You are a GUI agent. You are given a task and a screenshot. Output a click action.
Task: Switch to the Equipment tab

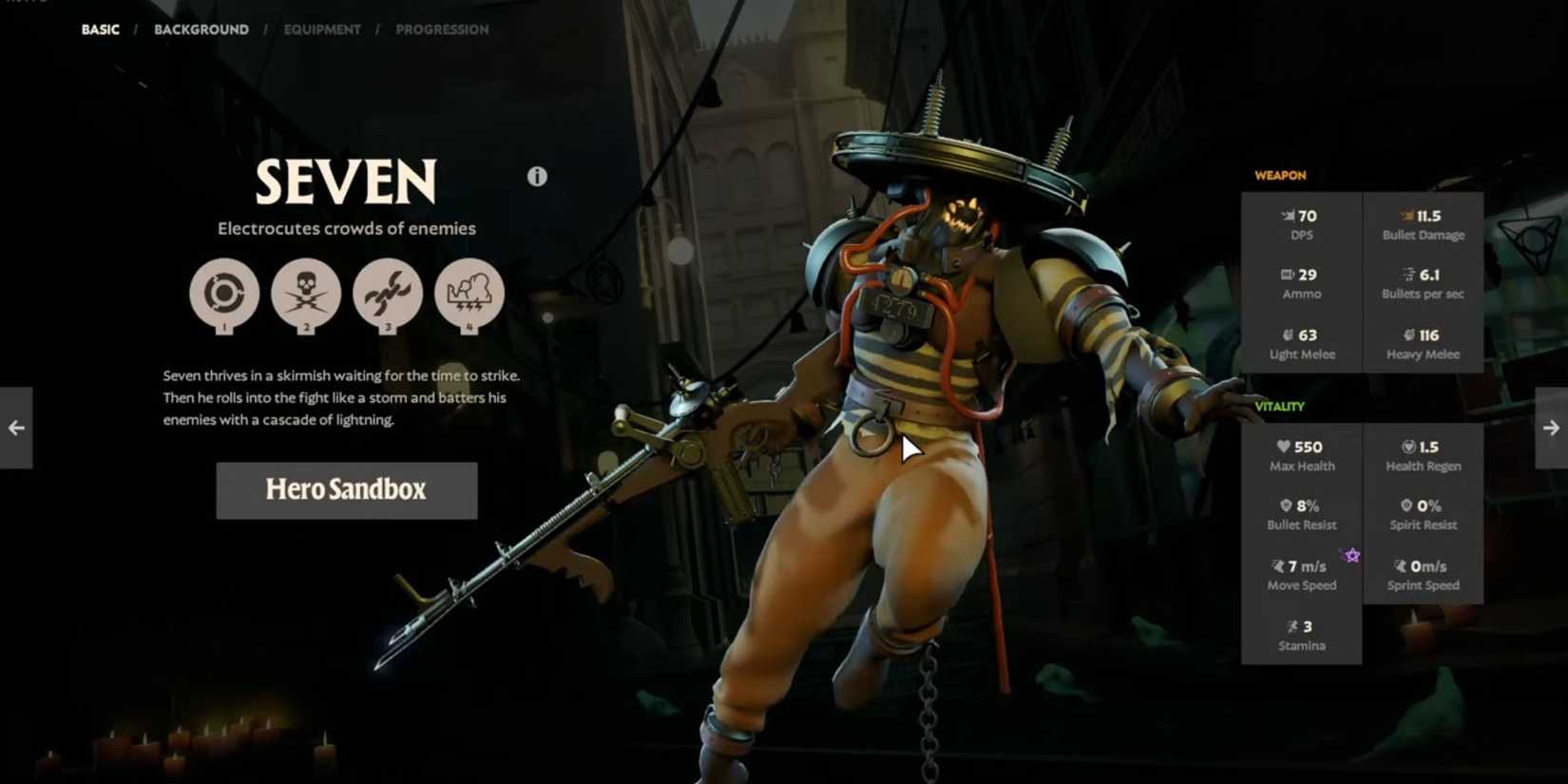pos(322,29)
